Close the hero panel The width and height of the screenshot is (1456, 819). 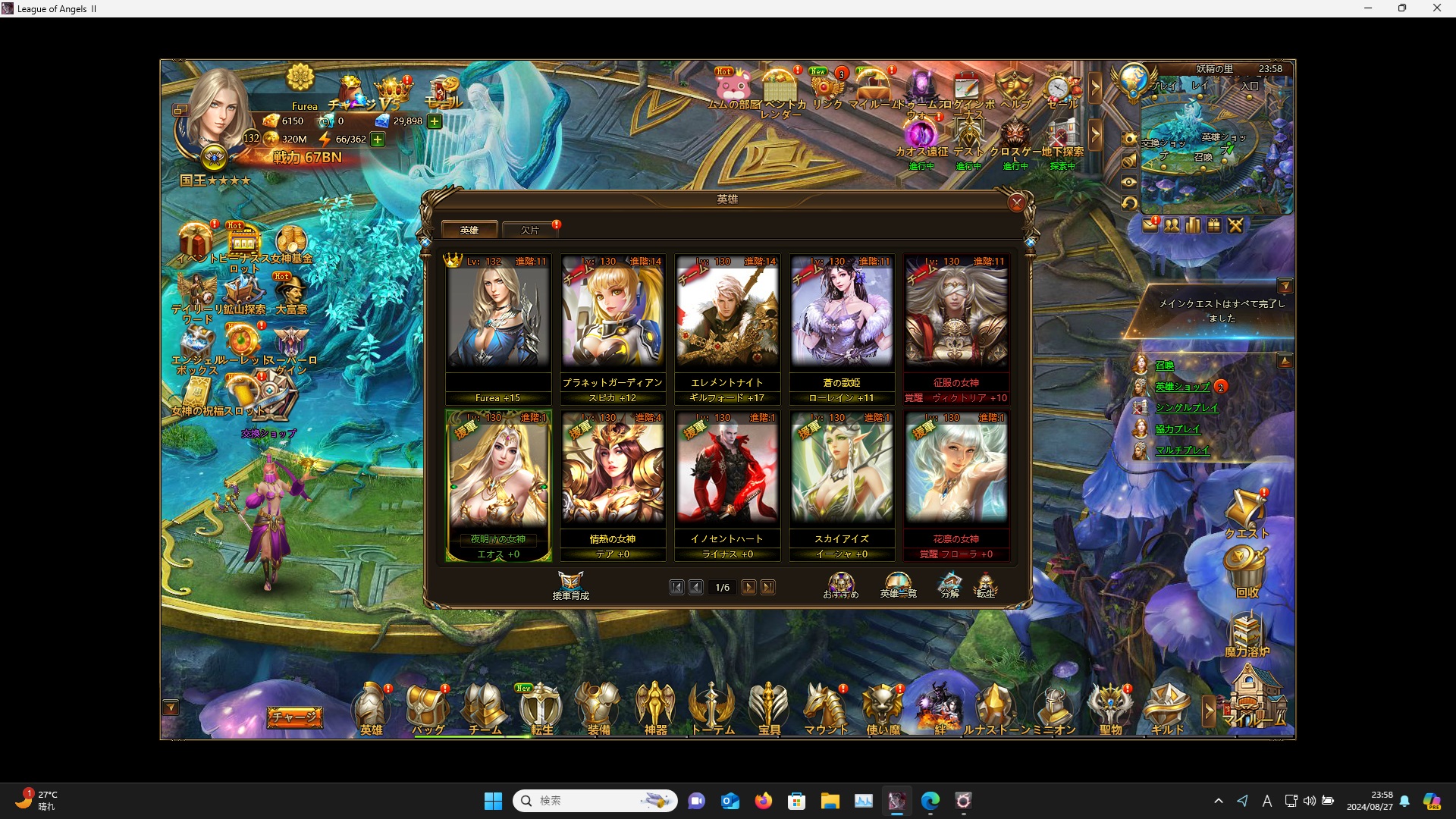(x=1016, y=202)
